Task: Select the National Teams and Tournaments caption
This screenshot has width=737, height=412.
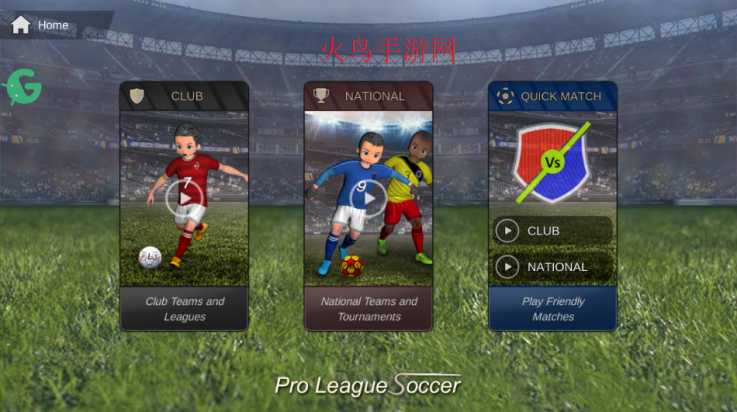Action: click(x=368, y=309)
